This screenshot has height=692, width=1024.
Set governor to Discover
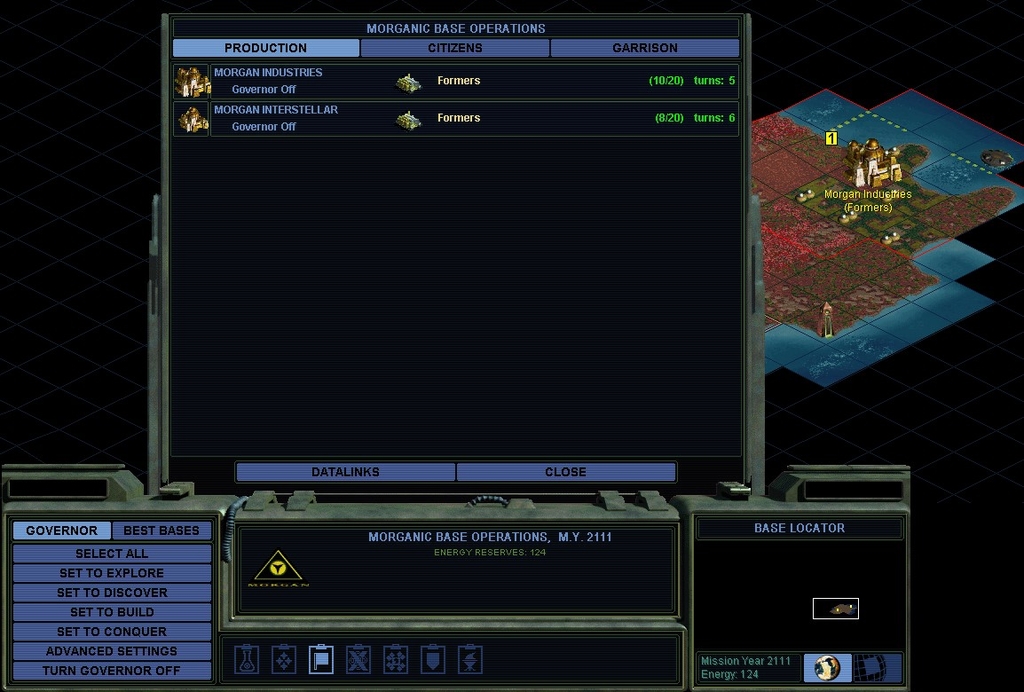[112, 593]
